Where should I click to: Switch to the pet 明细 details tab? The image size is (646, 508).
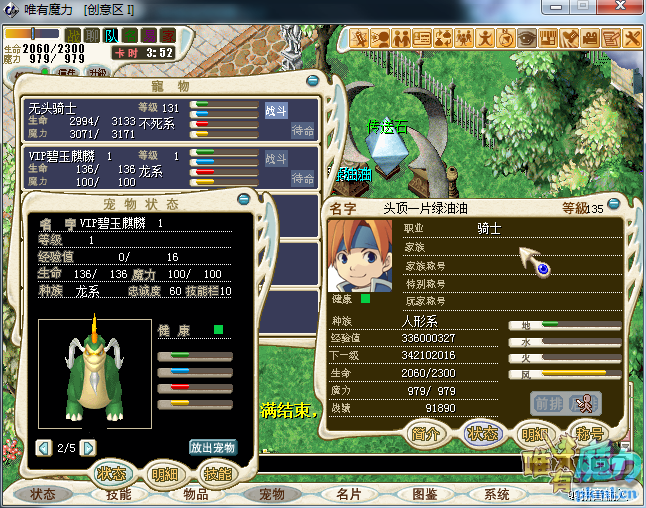164,474
